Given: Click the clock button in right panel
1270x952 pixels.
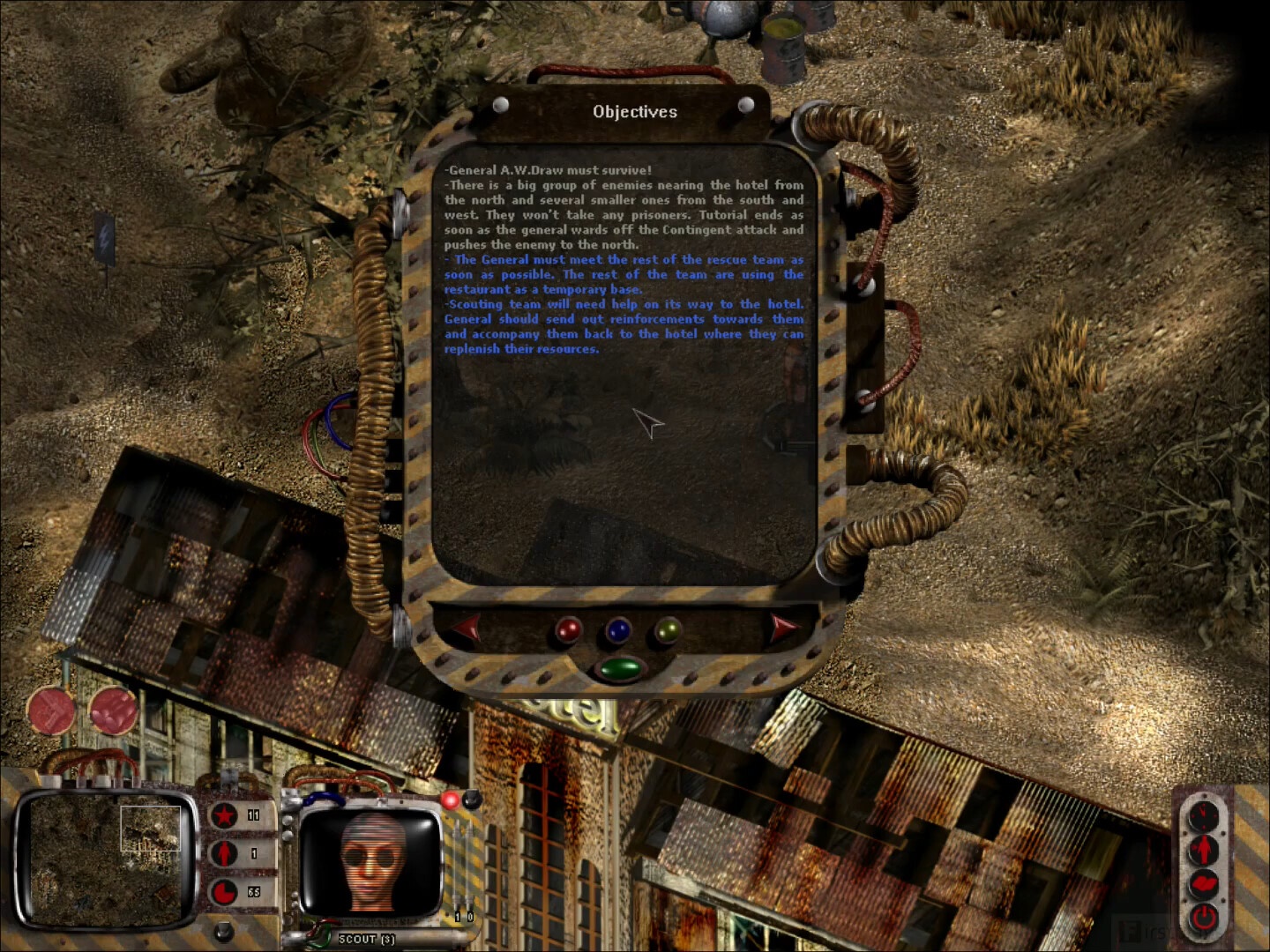Looking at the screenshot, I should (x=1203, y=814).
